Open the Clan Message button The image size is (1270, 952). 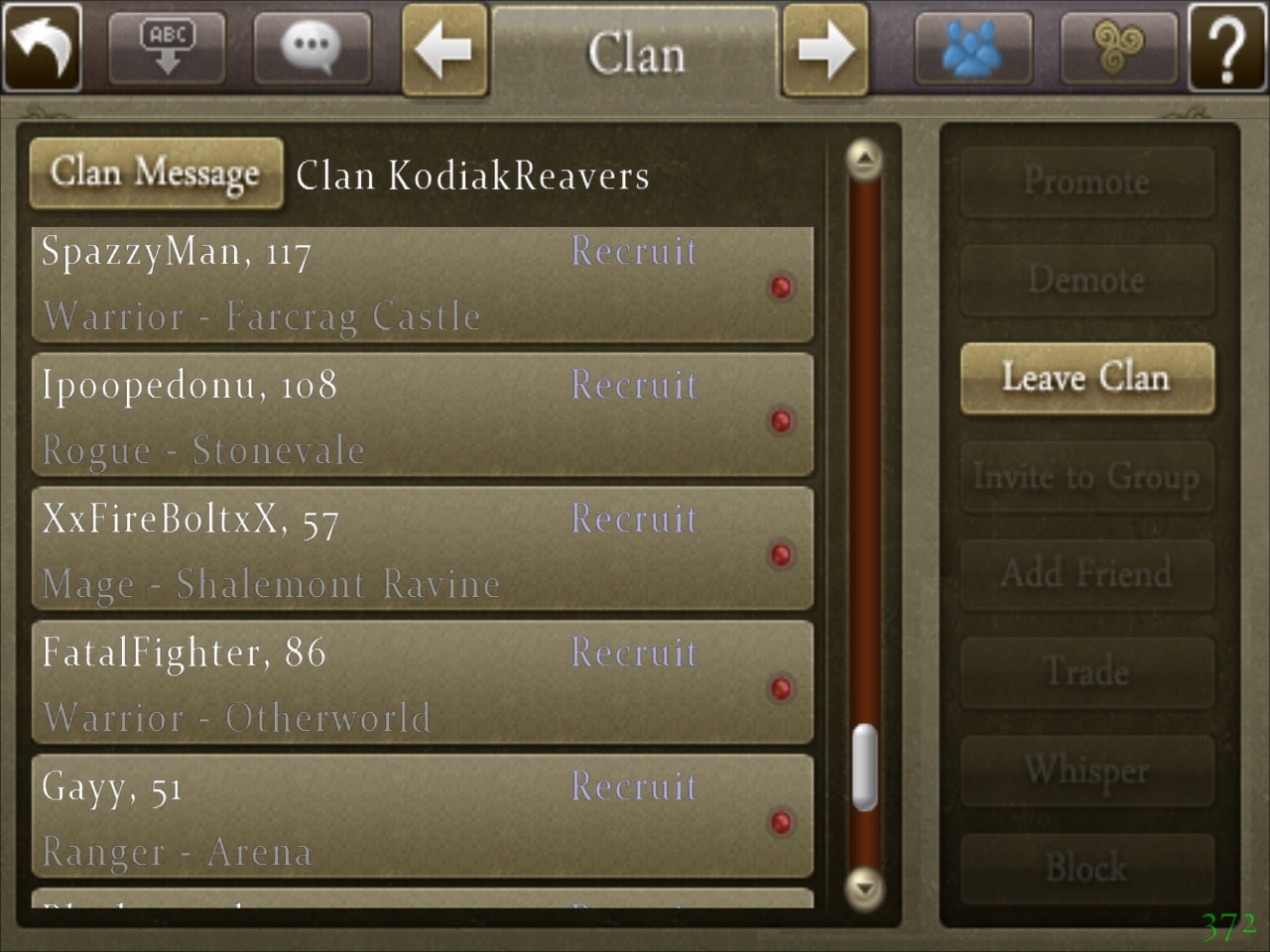(156, 174)
